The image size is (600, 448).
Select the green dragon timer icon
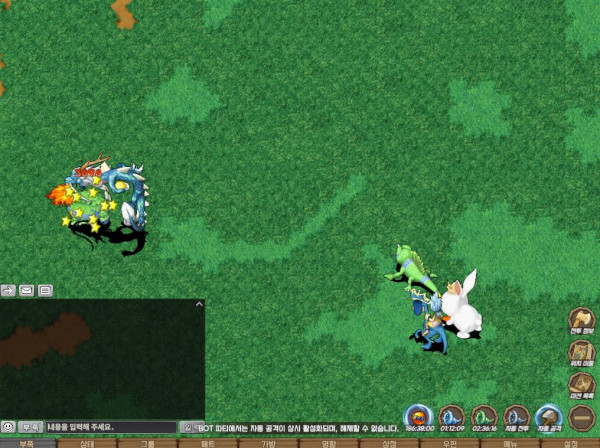coord(484,418)
